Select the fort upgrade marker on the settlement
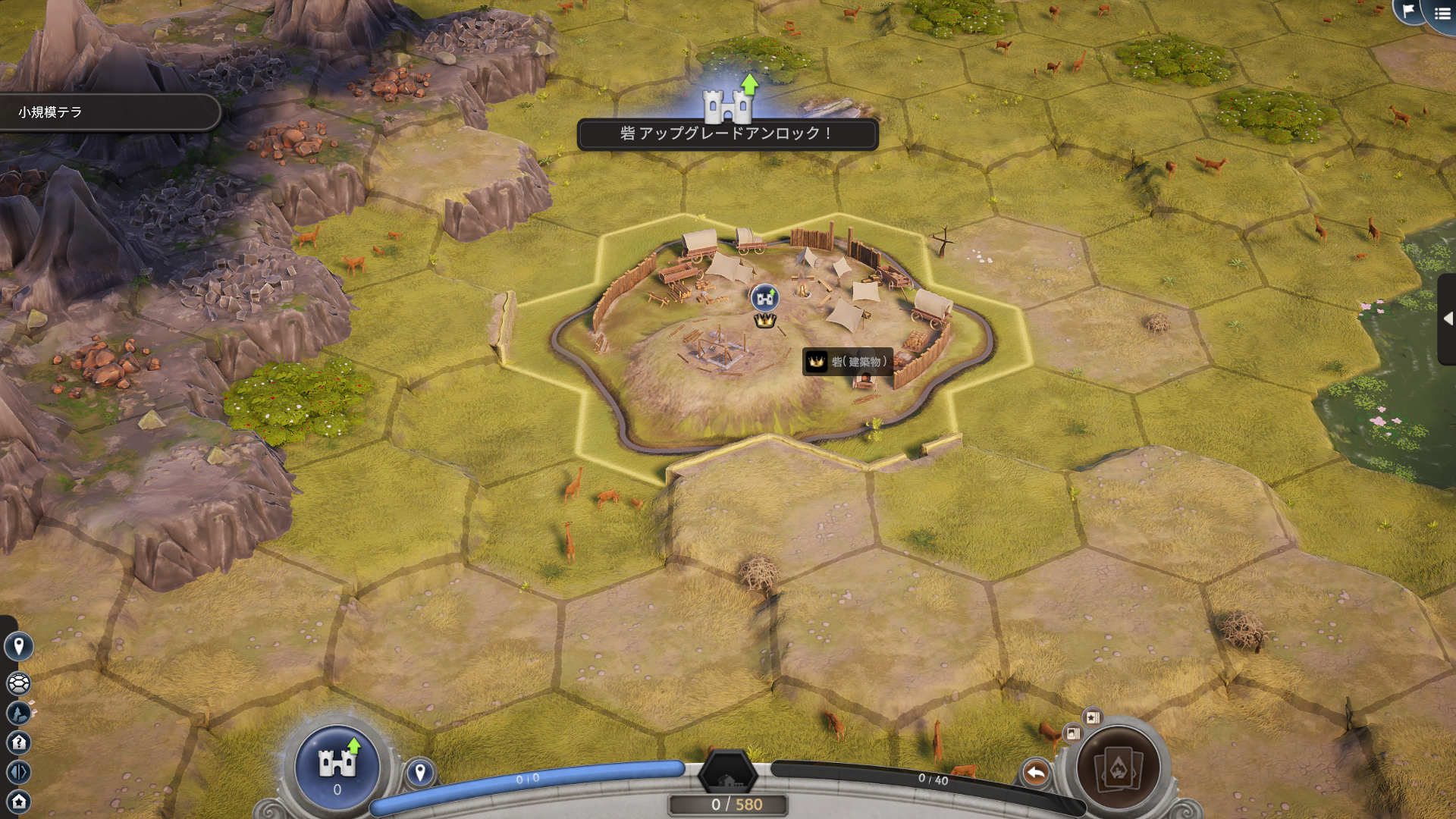 click(764, 298)
